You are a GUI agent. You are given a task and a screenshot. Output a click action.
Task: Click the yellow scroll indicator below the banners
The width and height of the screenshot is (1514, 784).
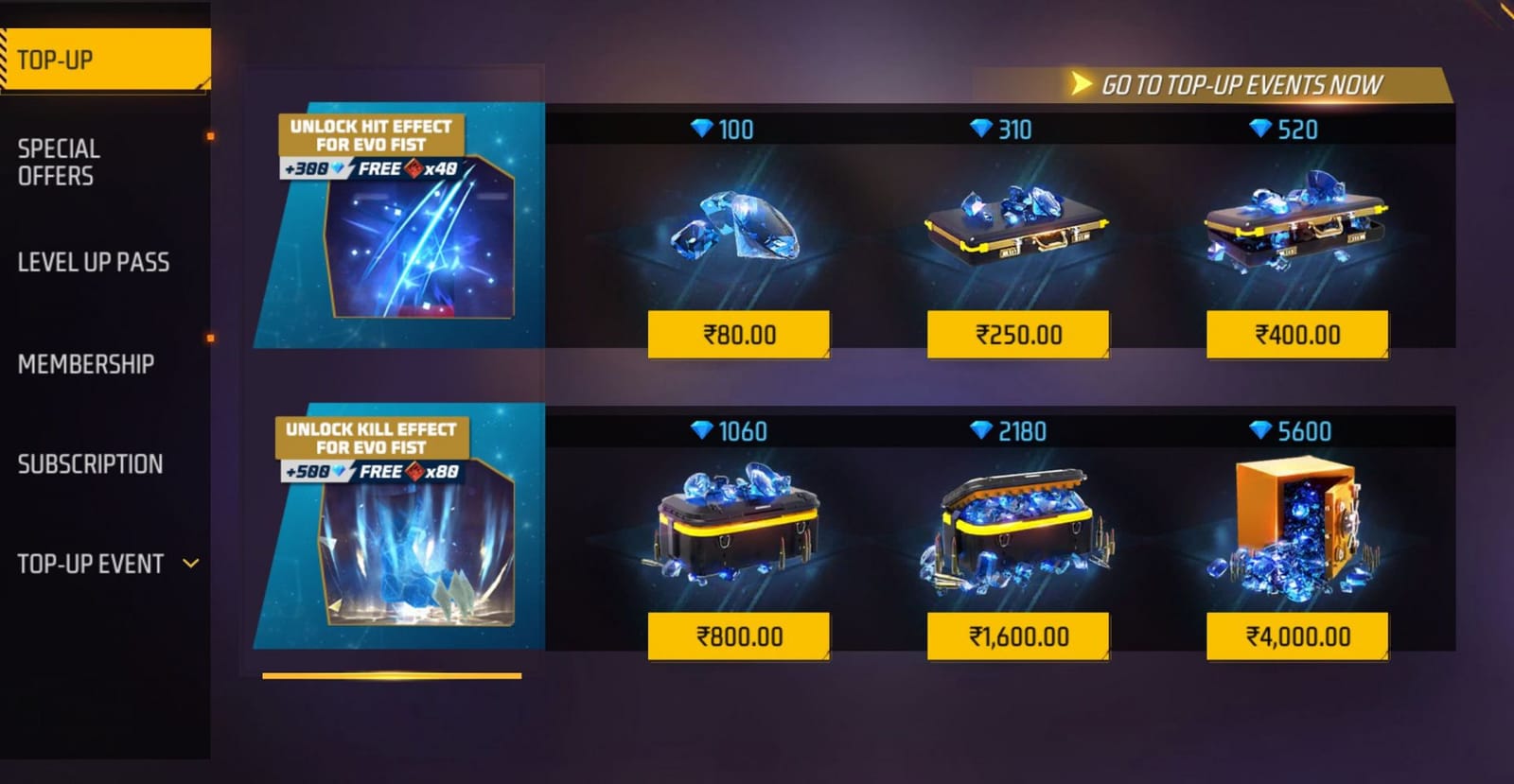[x=393, y=674]
